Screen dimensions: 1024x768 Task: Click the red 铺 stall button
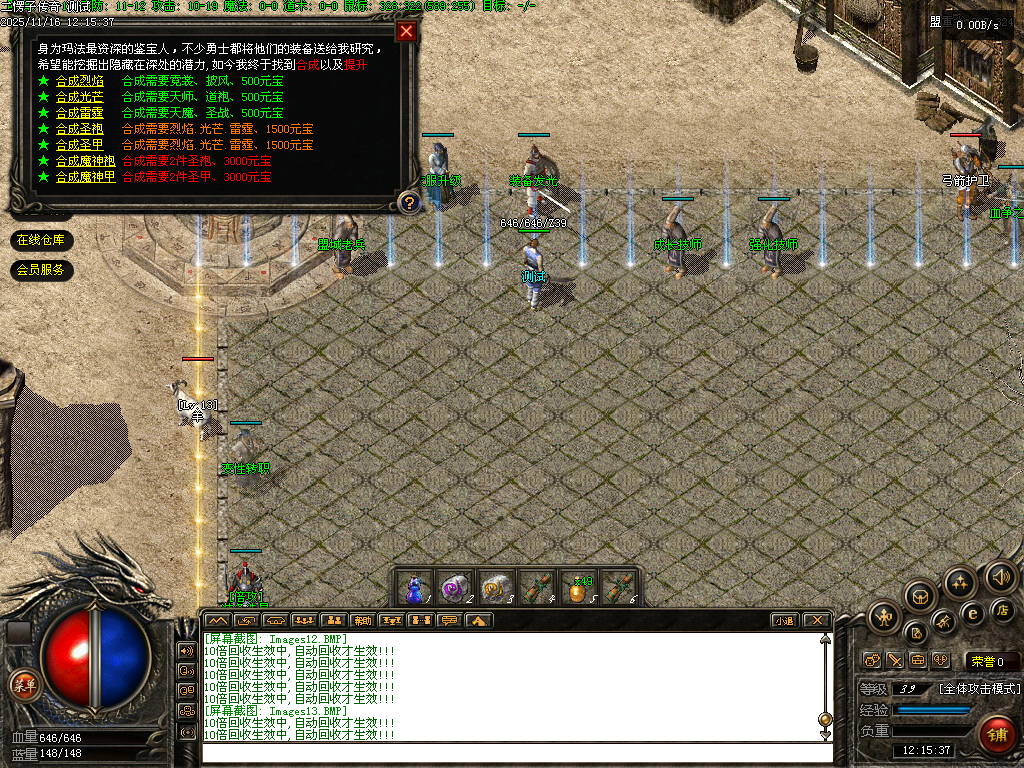point(996,735)
